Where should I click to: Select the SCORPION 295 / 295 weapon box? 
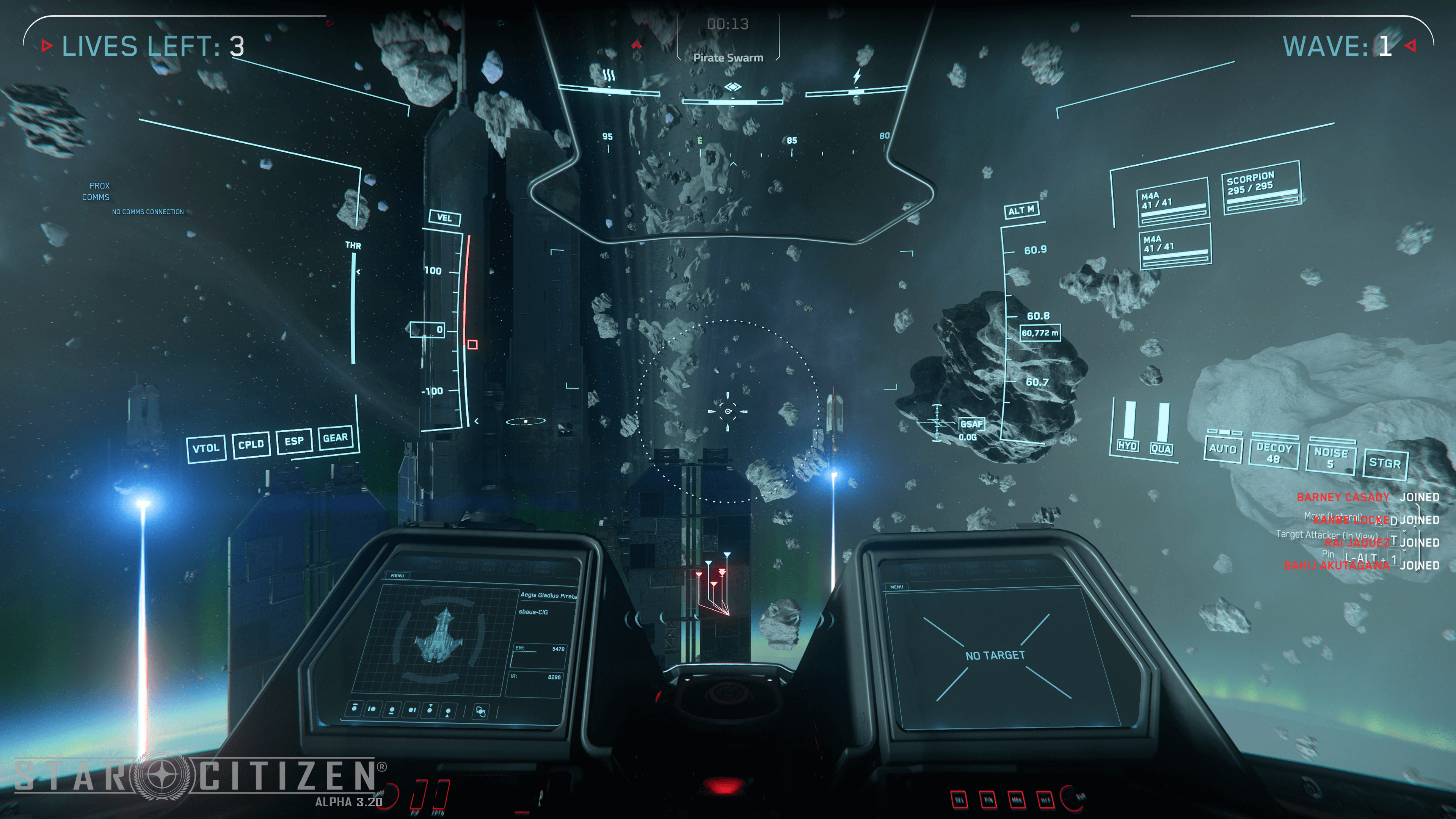pyautogui.click(x=1261, y=187)
